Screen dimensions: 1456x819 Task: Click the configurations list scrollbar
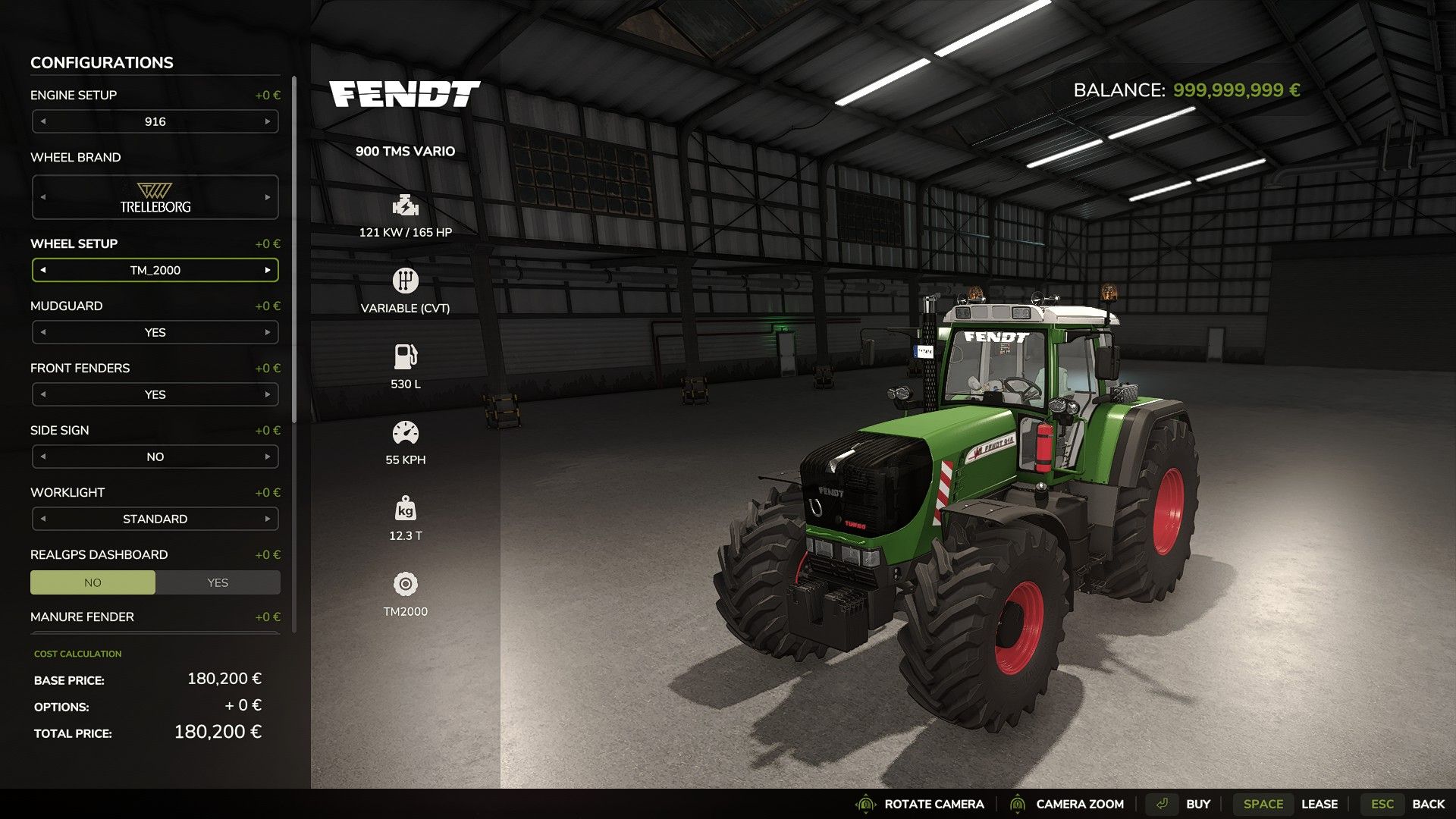tap(294, 250)
